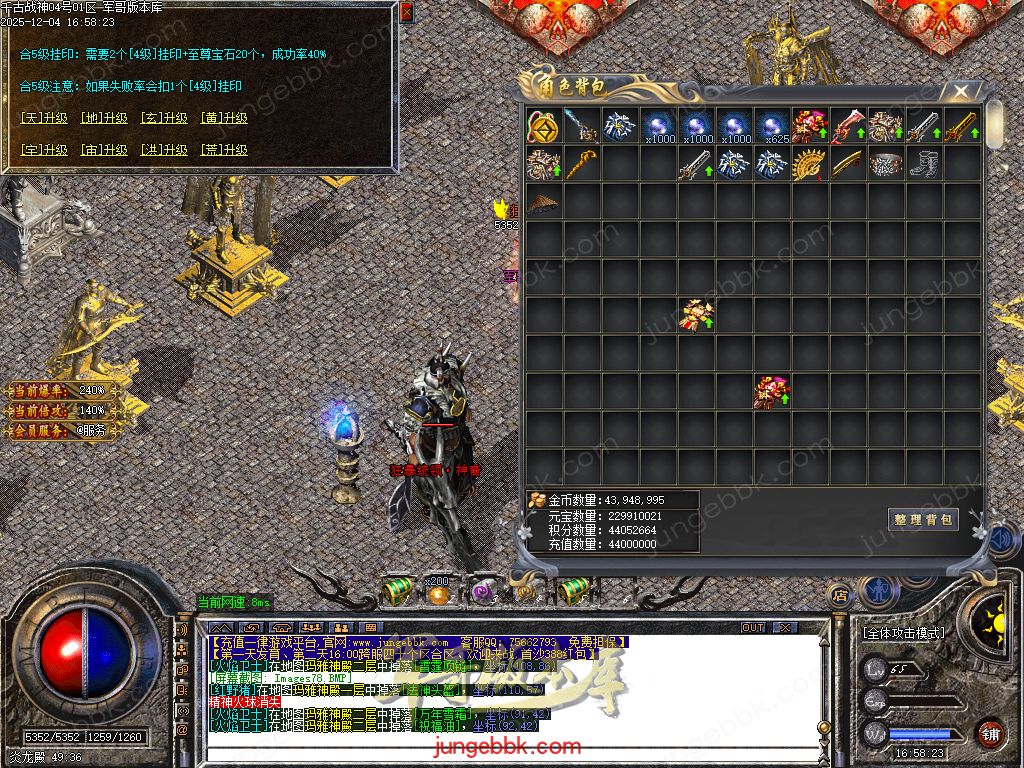Select the gold coin amulet item
The height and width of the screenshot is (768, 1024).
pos(543,126)
